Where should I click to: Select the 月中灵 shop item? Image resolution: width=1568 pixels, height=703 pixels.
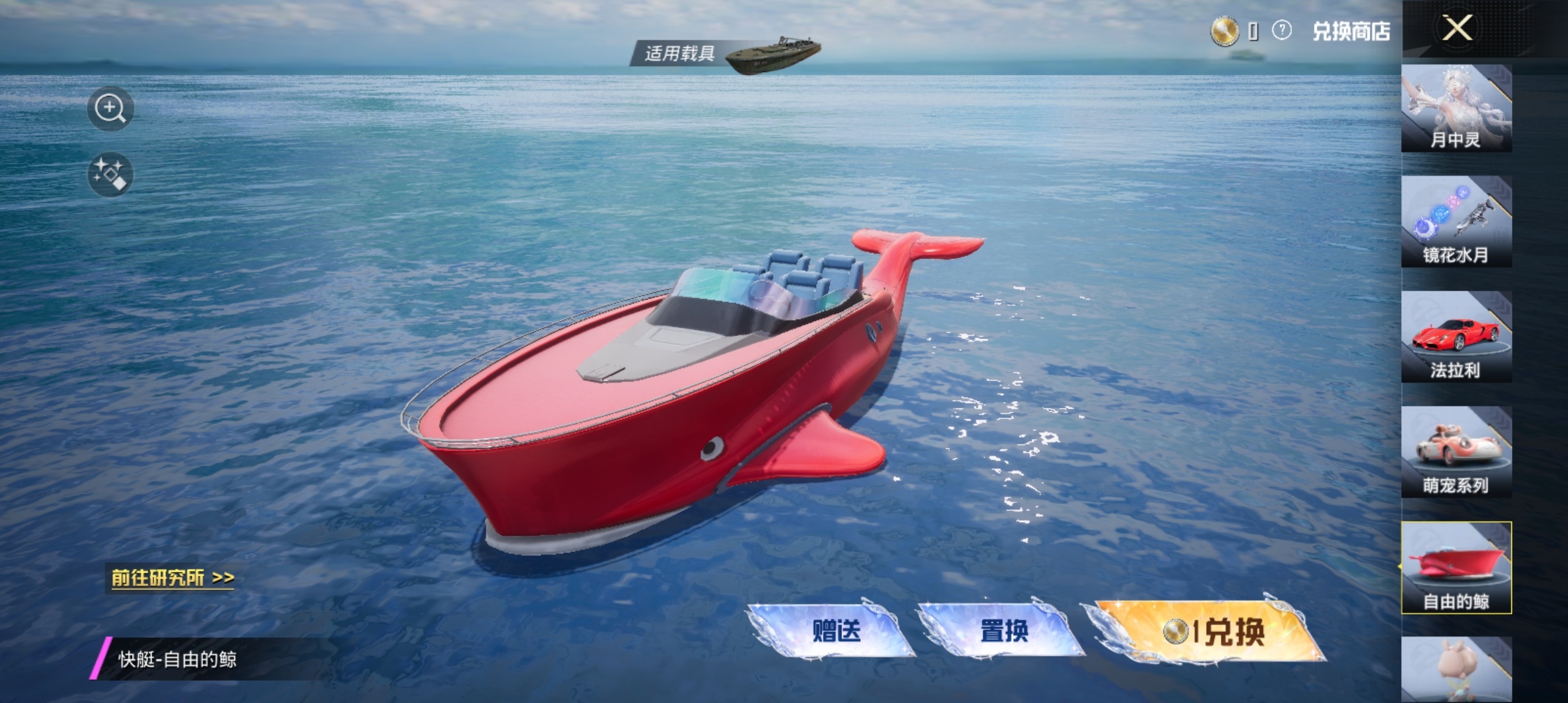click(x=1456, y=109)
